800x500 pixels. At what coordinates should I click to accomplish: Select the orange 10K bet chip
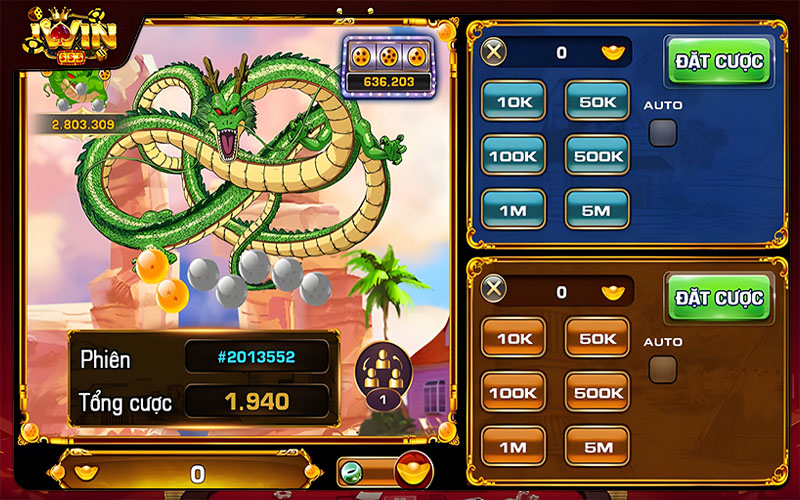click(514, 338)
